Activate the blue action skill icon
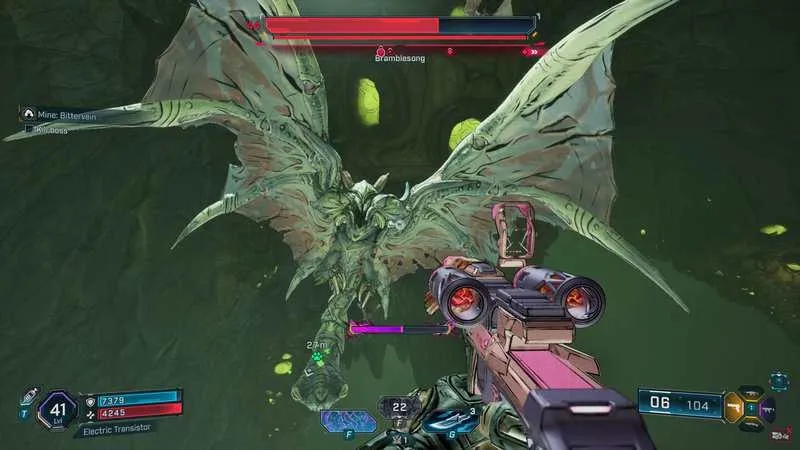The width and height of the screenshot is (800, 450). [x=349, y=419]
